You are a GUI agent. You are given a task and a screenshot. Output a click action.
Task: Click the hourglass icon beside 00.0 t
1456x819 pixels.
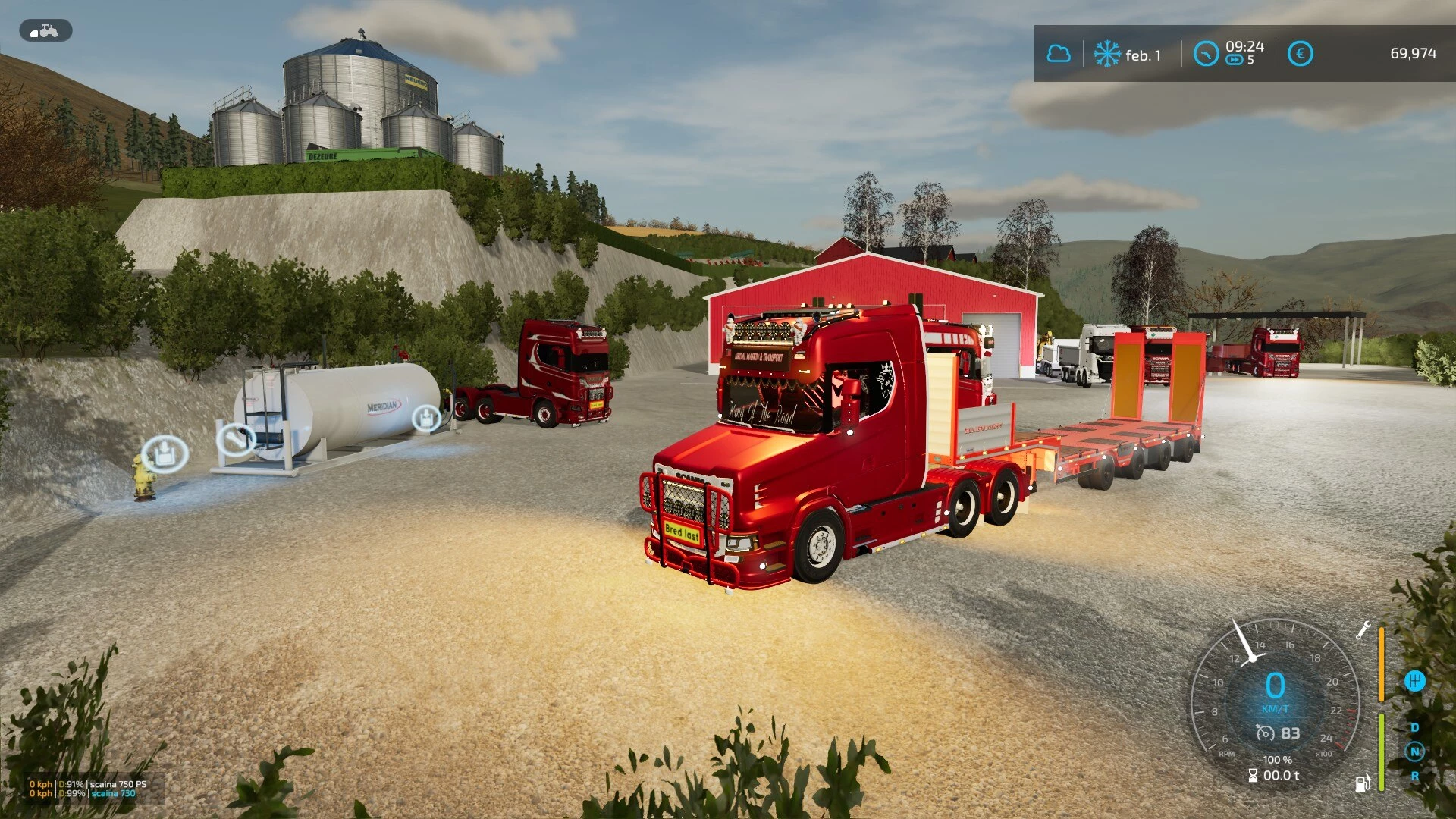pyautogui.click(x=1253, y=774)
